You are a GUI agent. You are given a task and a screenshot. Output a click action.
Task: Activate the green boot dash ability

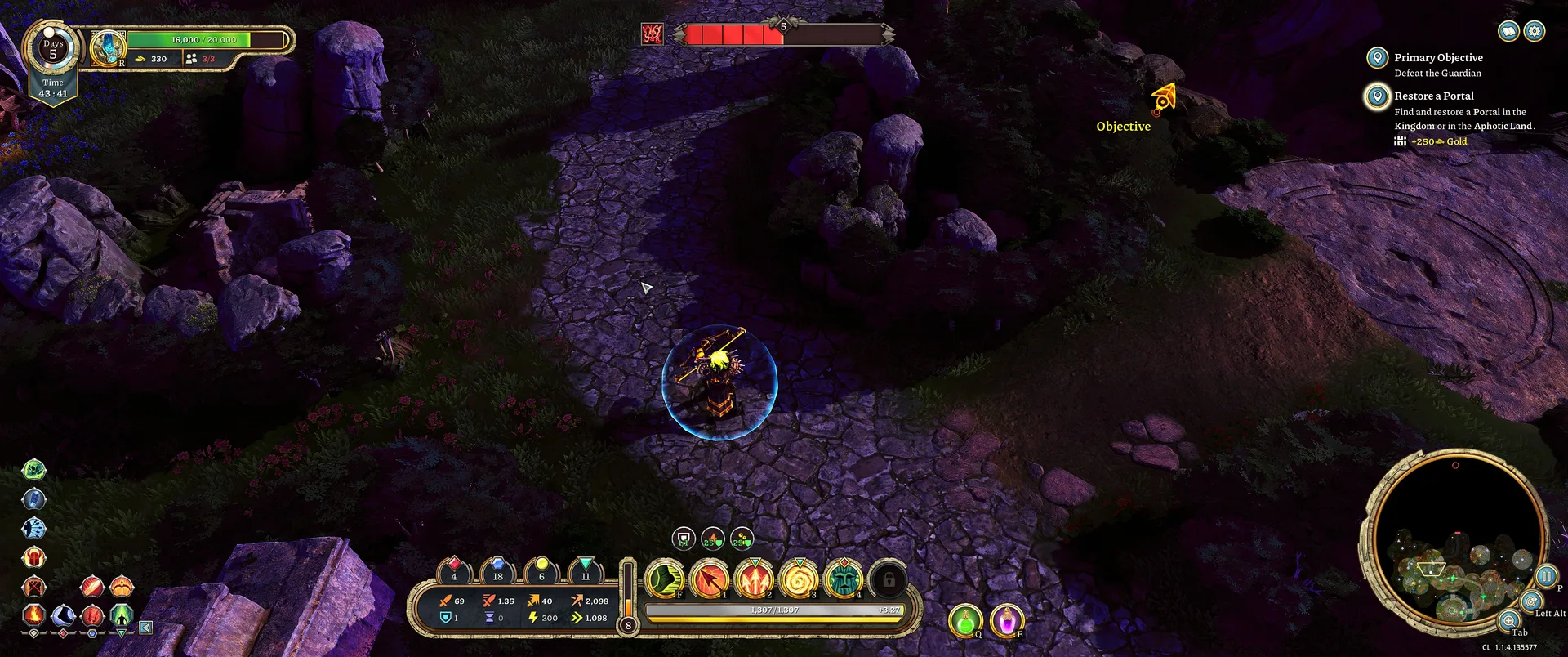(x=665, y=579)
